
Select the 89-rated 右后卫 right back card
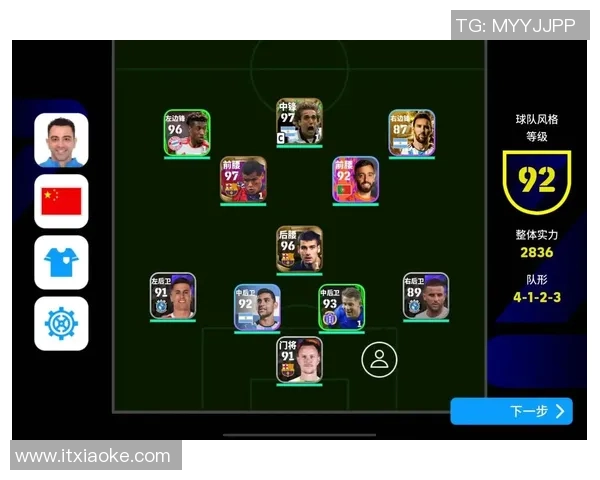click(426, 296)
